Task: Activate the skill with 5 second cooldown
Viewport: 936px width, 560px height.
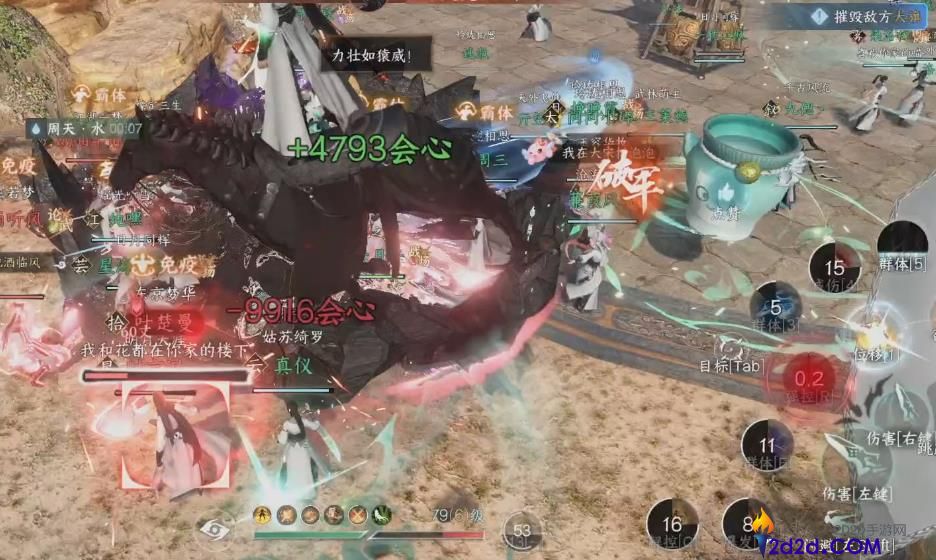Action: 776,308
